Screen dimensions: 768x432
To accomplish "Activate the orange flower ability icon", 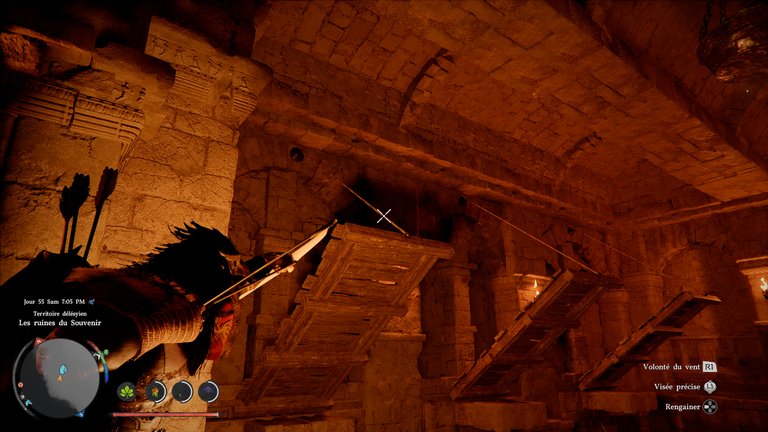I will (155, 391).
